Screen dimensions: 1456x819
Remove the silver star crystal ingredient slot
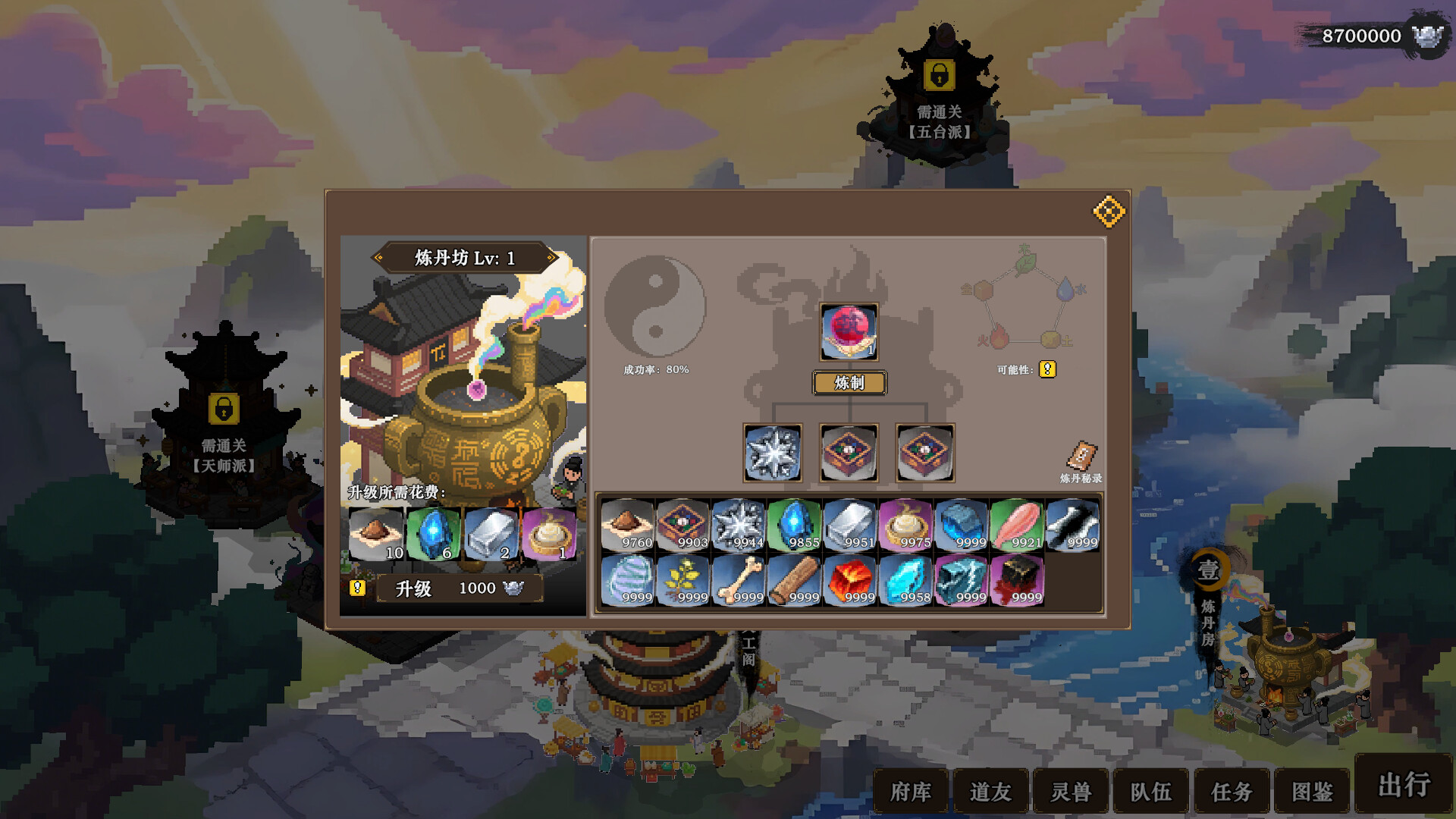772,453
